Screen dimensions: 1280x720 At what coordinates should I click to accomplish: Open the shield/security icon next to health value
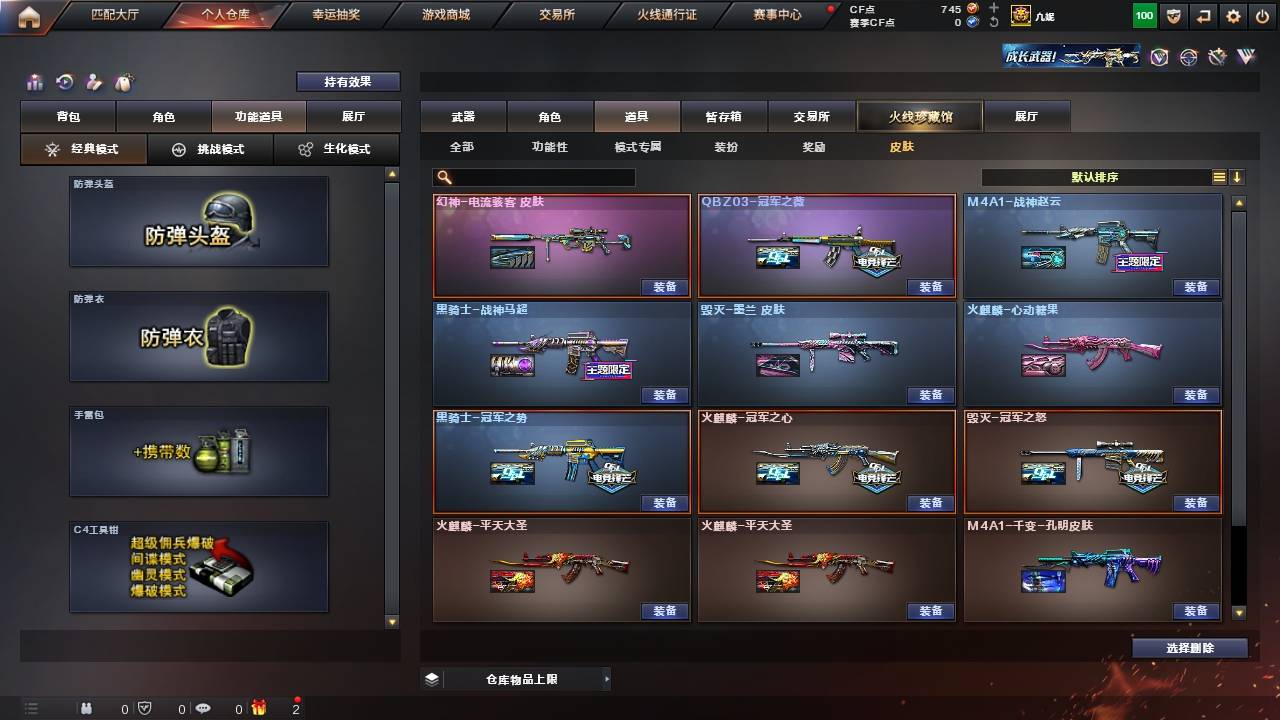(1173, 16)
